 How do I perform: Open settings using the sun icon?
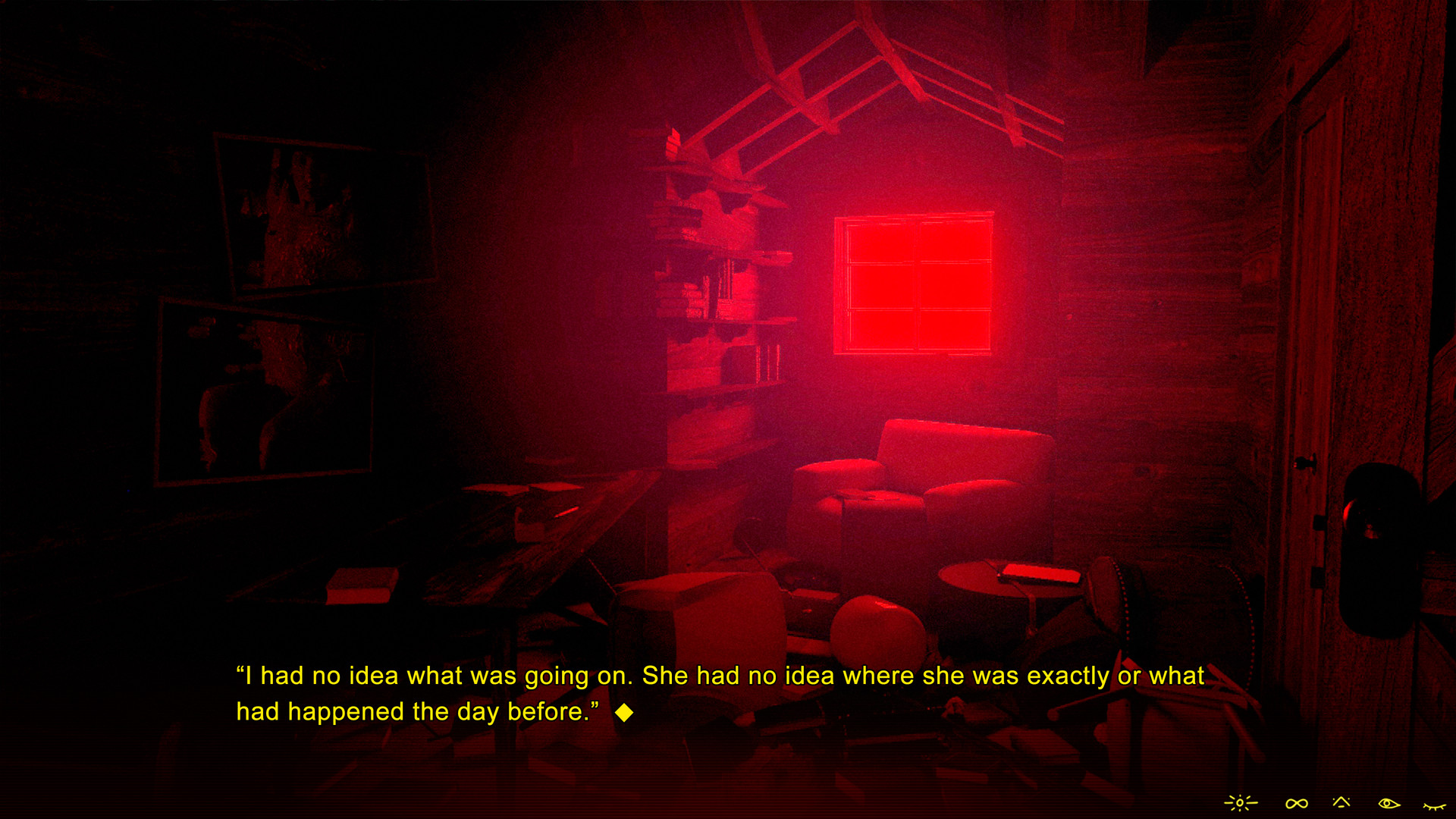1240,802
